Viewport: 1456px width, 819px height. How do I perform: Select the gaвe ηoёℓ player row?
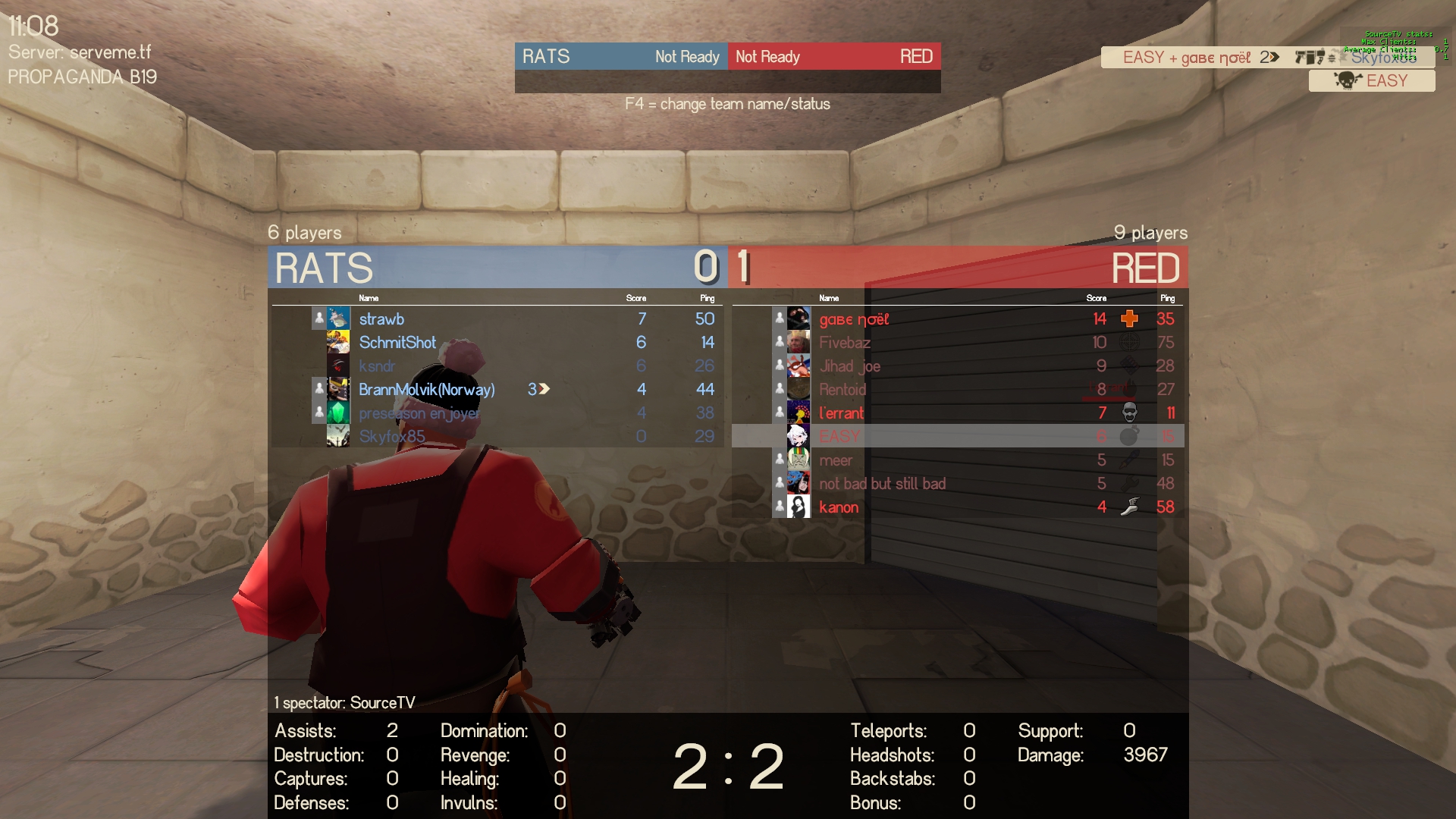pyautogui.click(x=853, y=319)
